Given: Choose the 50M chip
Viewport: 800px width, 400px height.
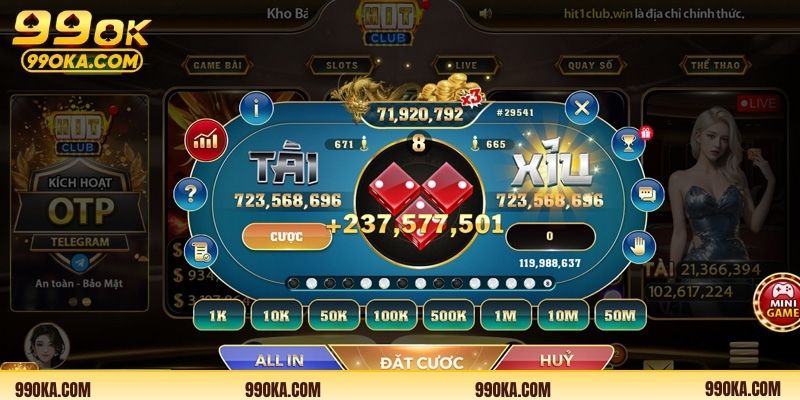Looking at the screenshot, I should point(621,316).
